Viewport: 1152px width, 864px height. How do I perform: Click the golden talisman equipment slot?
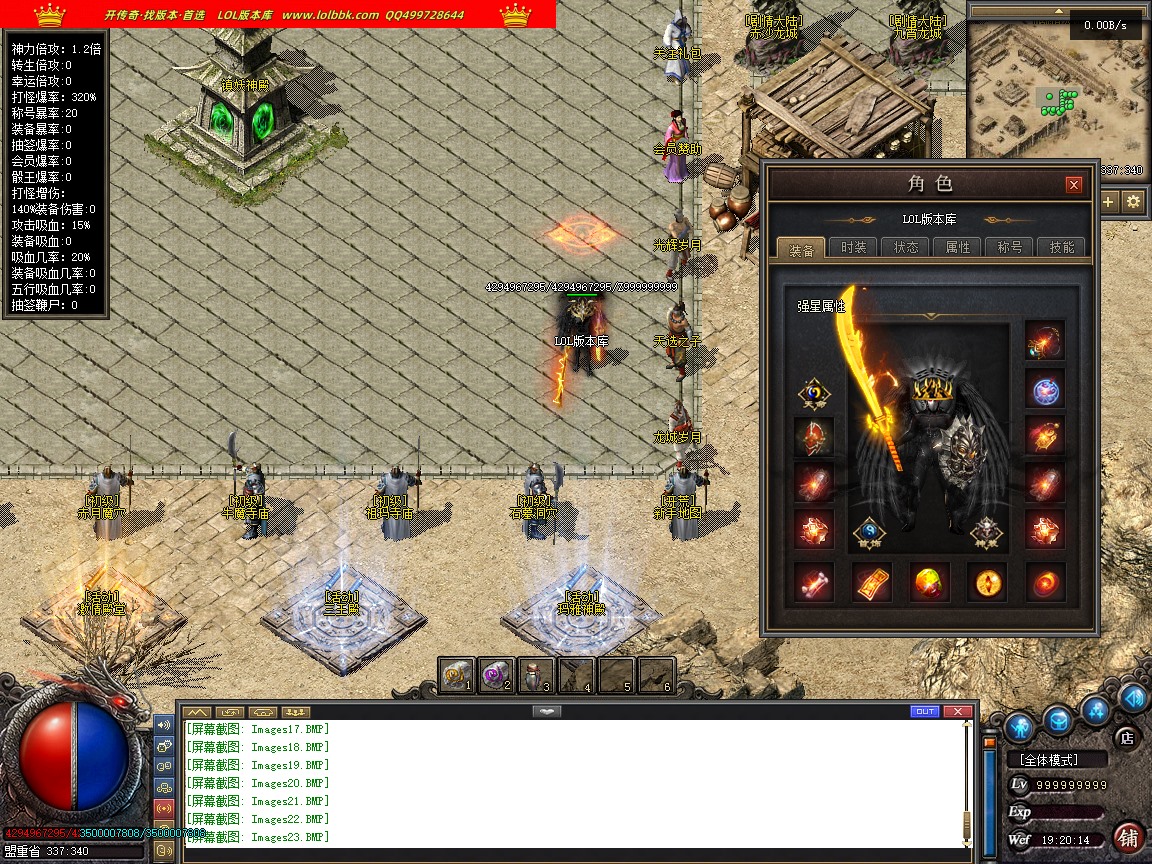(x=871, y=582)
